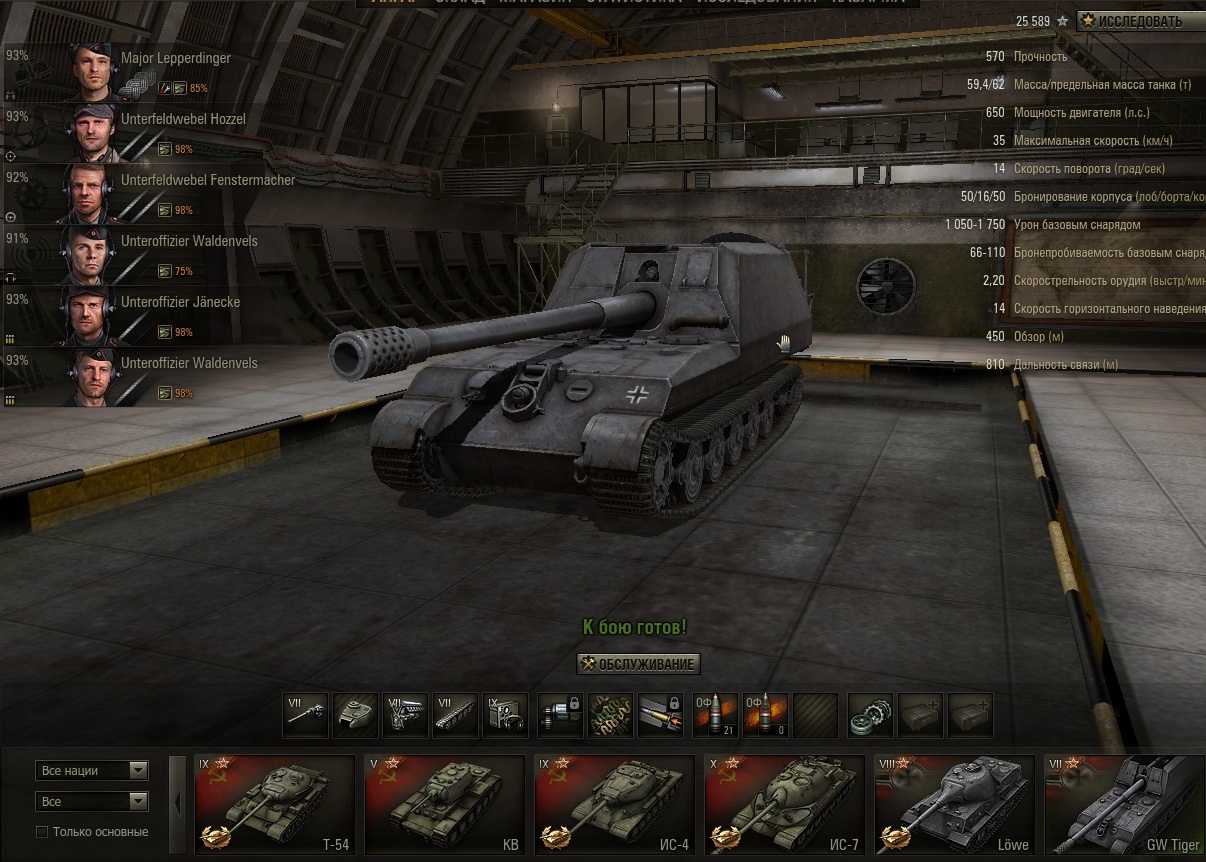Pick the ИС-7 tank thumbnail
Image resolution: width=1206 pixels, height=862 pixels.
(x=785, y=805)
